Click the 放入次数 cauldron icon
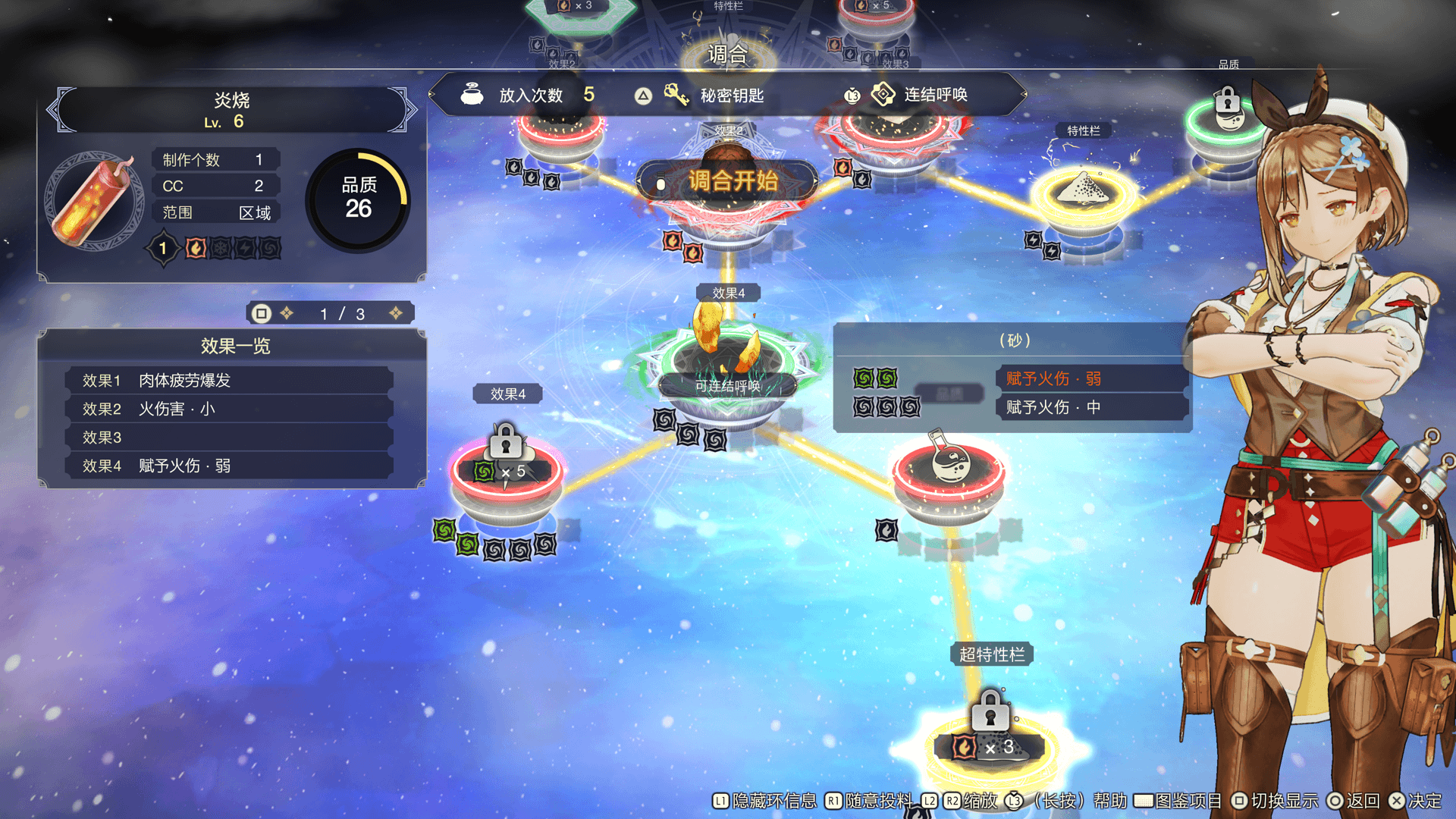1456x819 pixels. click(x=472, y=95)
